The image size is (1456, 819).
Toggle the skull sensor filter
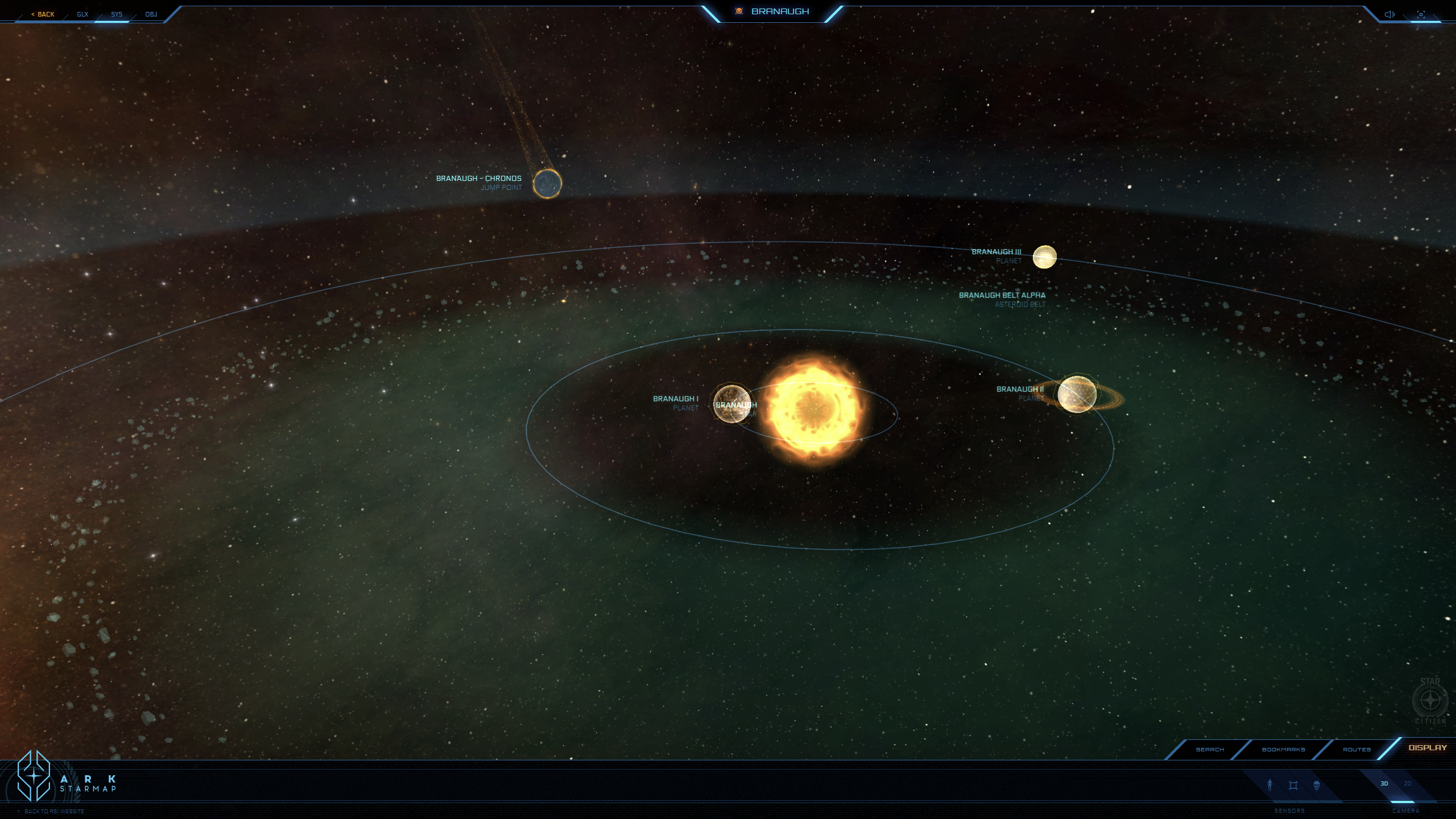point(1317,785)
